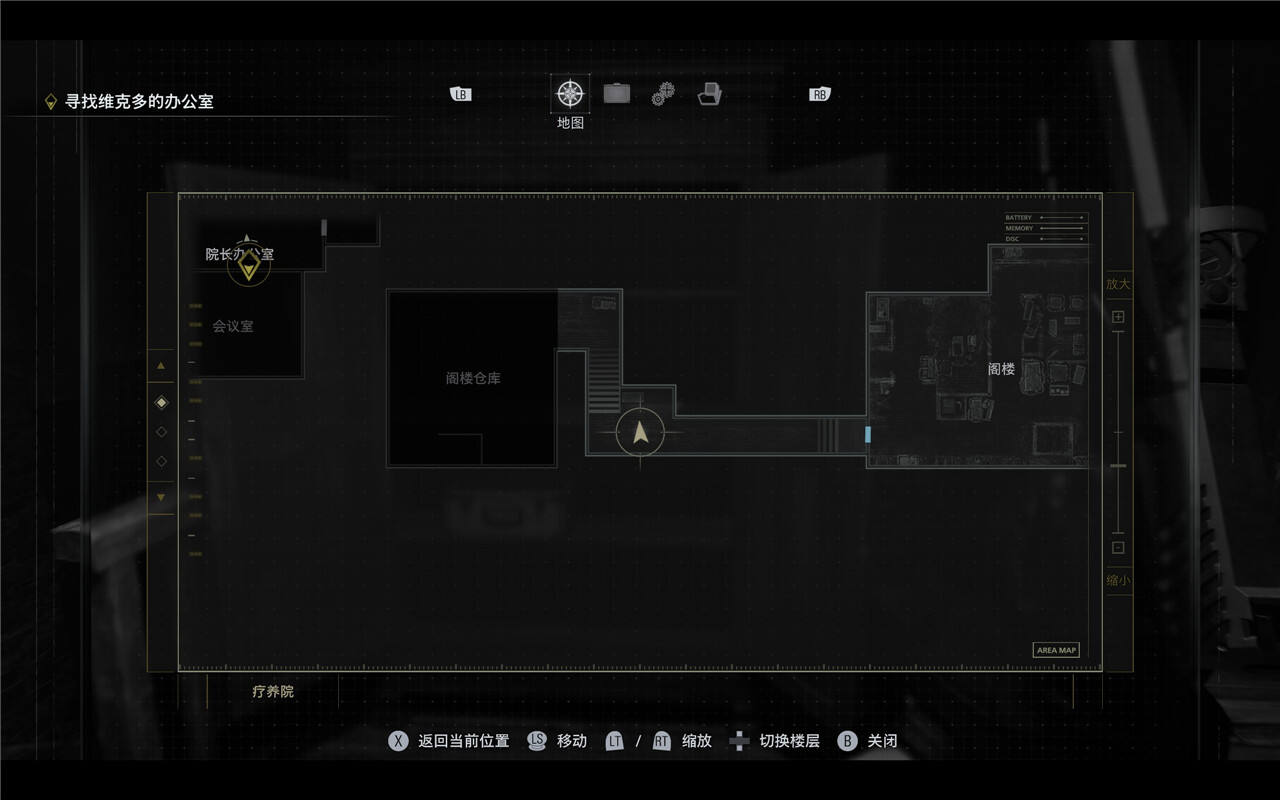Open the files folder tab
The image size is (1280, 800).
tap(710, 94)
